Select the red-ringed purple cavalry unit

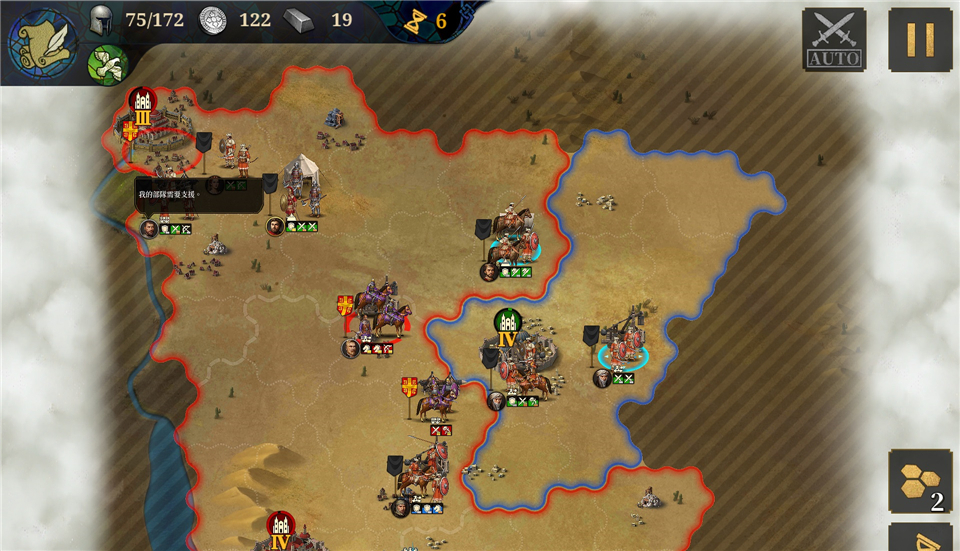pyautogui.click(x=377, y=313)
